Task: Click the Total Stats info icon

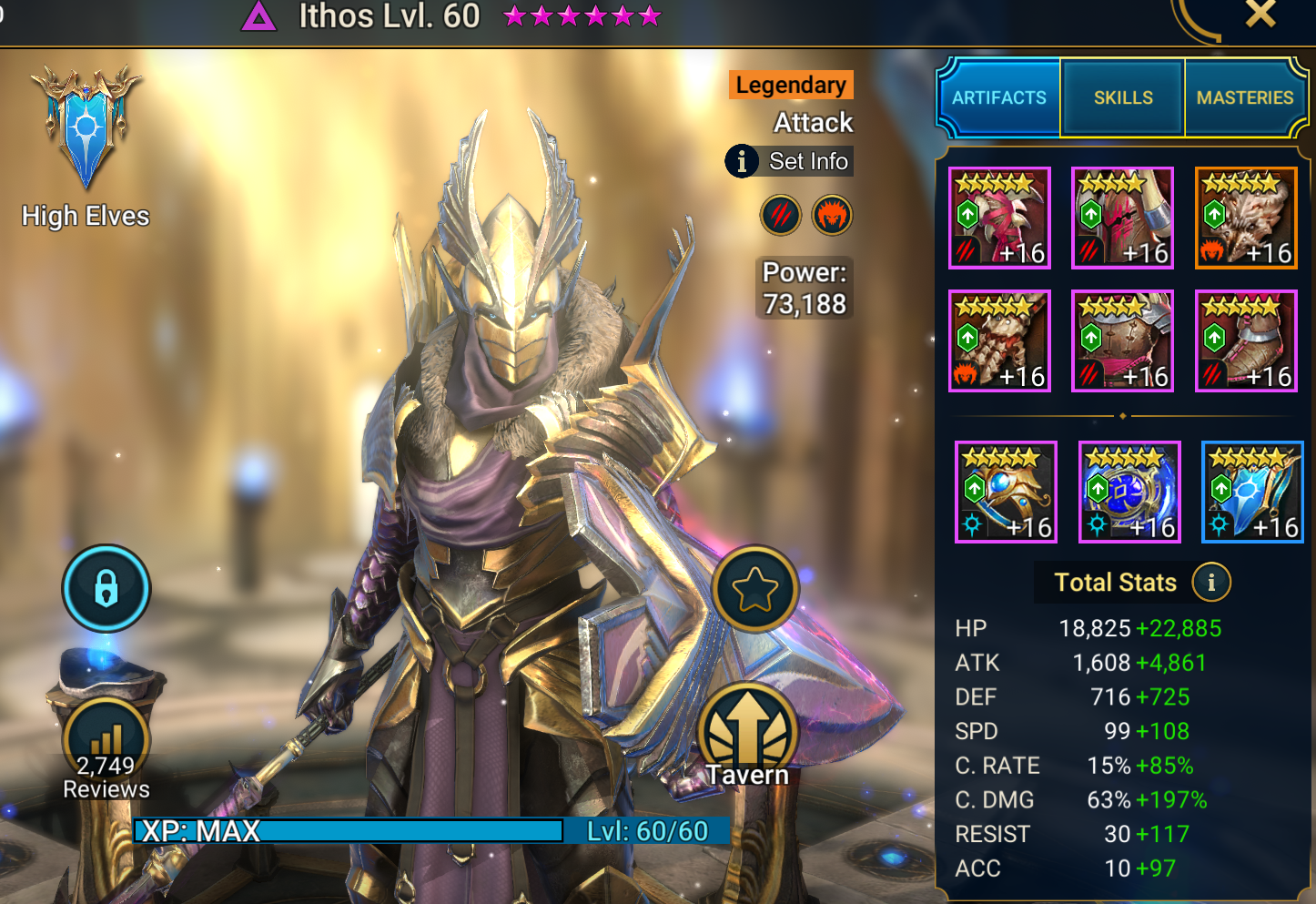Action: [x=1211, y=582]
